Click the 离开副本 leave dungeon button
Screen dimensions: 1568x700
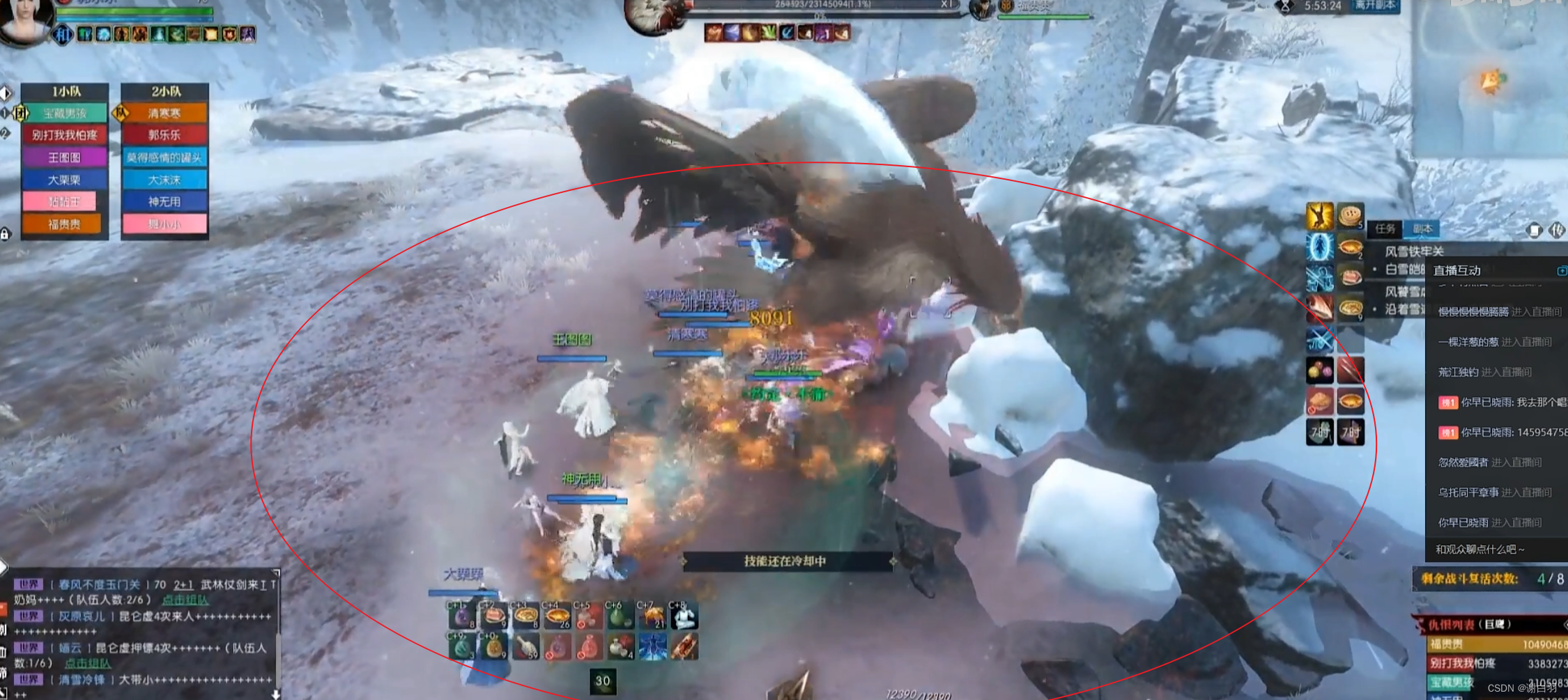click(x=1374, y=6)
